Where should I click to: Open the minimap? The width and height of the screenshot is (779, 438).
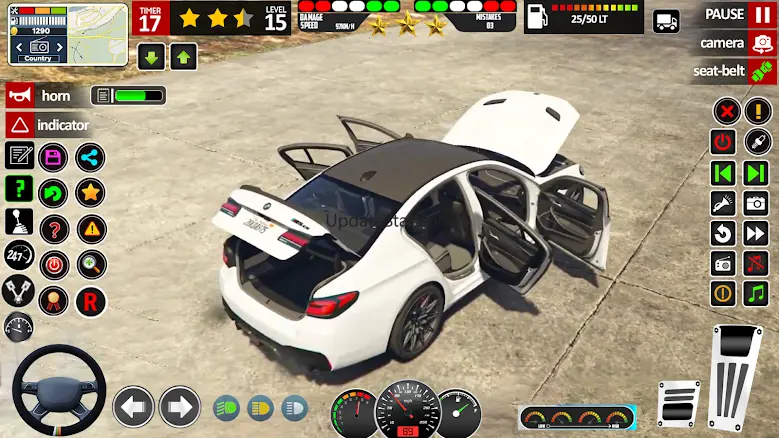[x=68, y=34]
